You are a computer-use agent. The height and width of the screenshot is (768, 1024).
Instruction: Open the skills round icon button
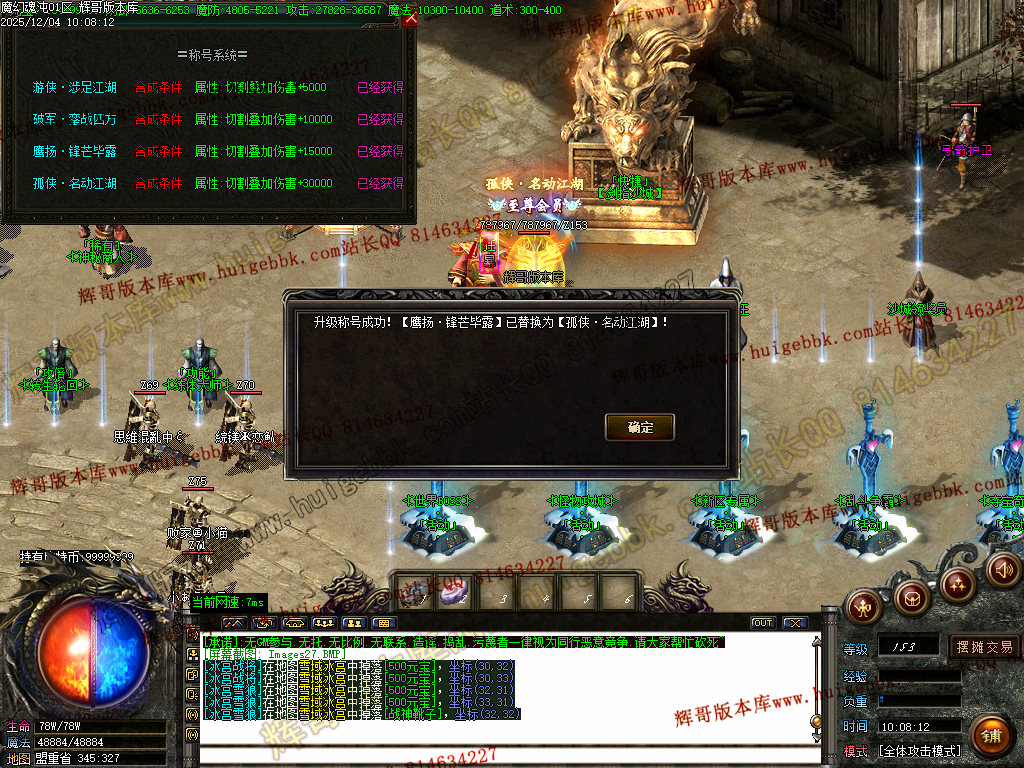[958, 582]
